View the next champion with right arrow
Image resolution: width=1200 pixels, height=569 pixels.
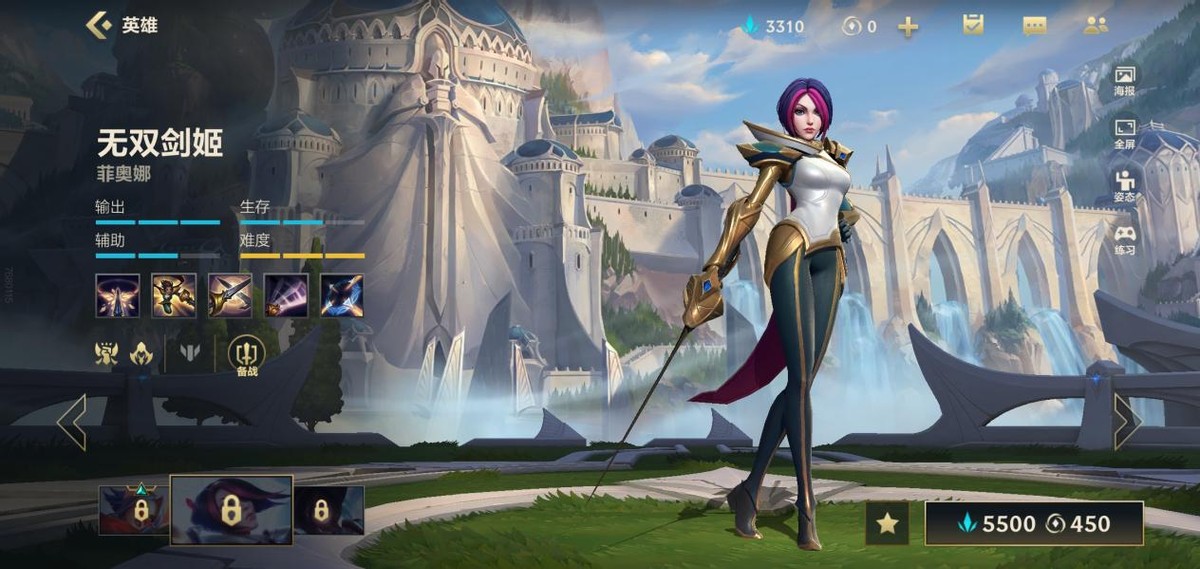click(x=1127, y=422)
